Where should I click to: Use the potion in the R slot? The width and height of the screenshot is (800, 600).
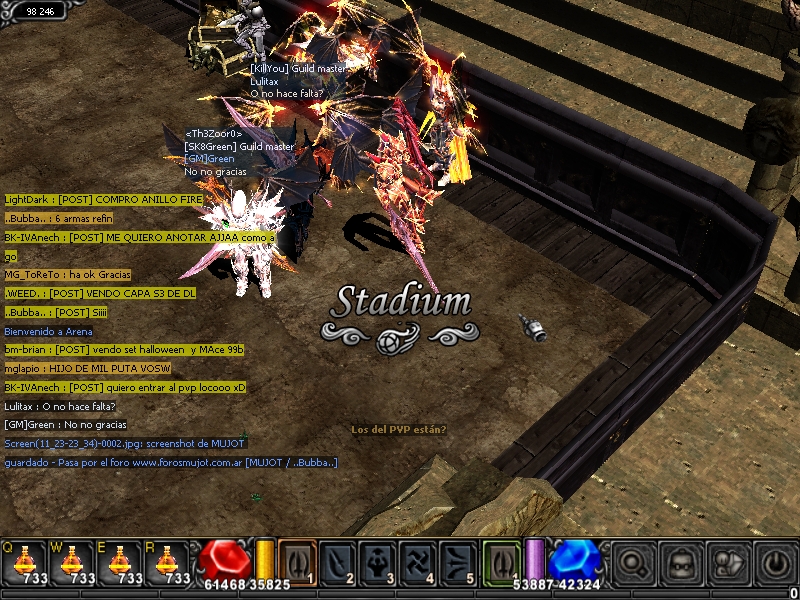point(170,563)
